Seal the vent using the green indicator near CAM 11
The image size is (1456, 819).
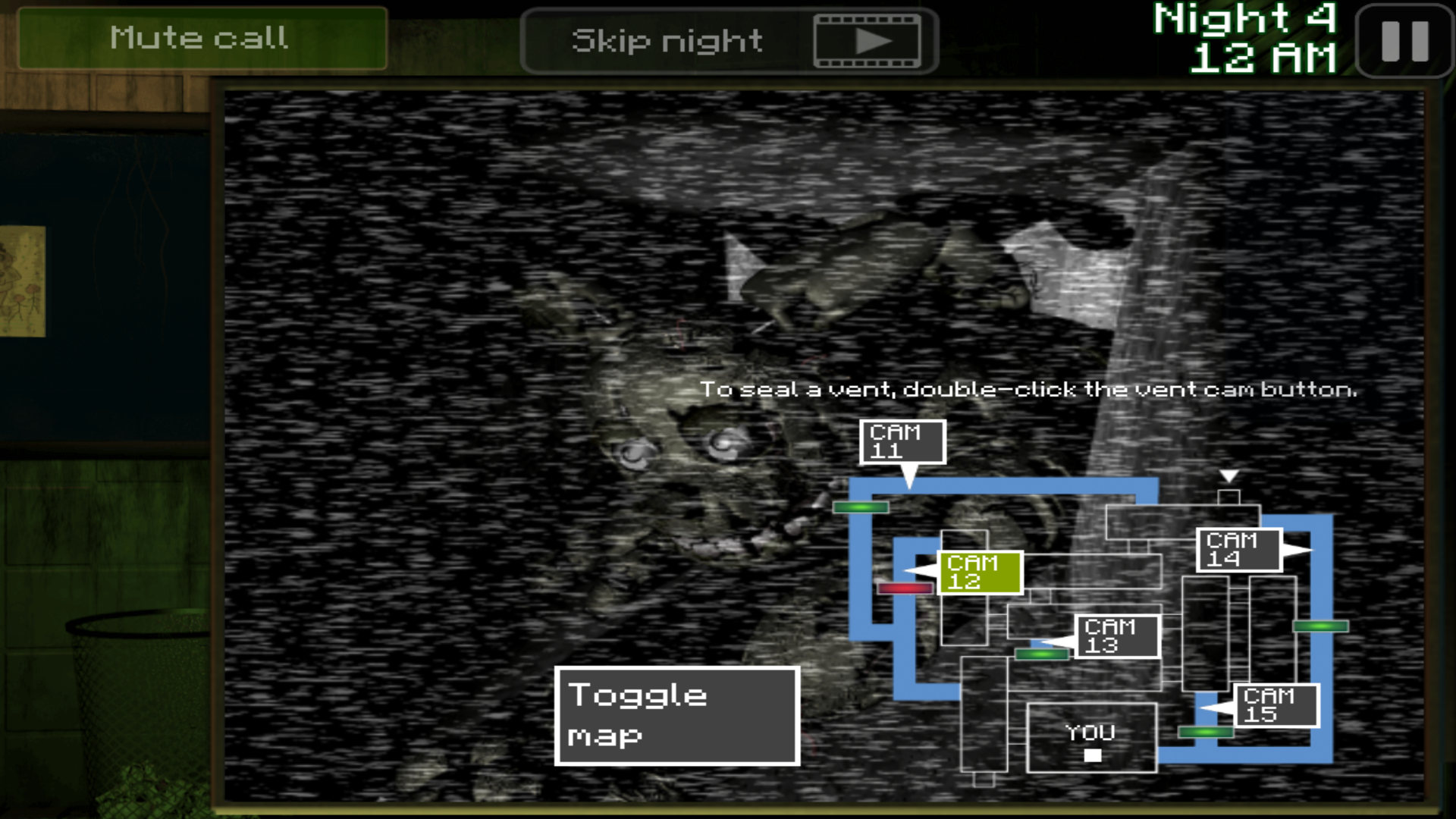[x=860, y=507]
